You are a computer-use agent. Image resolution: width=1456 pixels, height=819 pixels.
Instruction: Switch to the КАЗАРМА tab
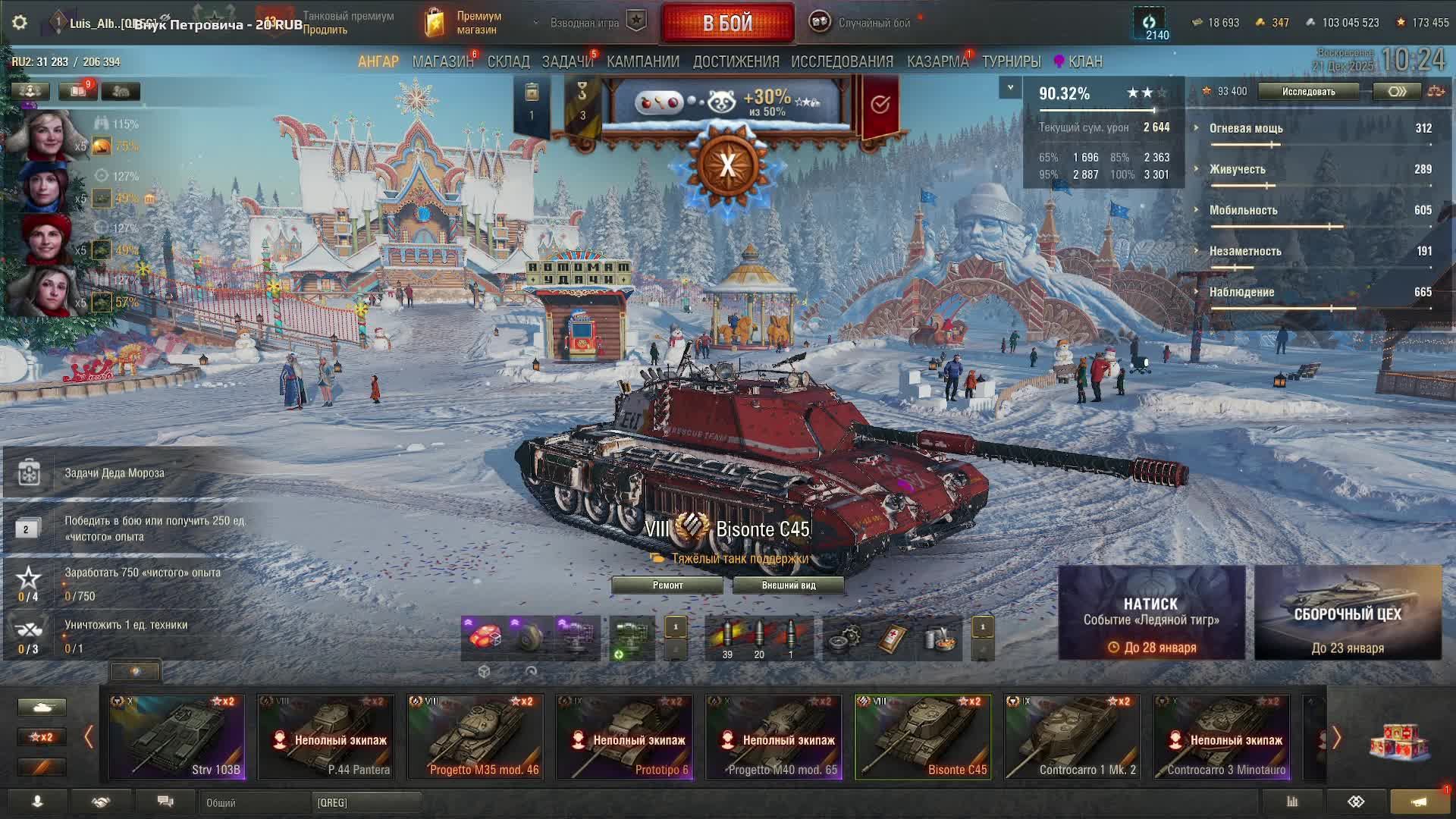pos(937,61)
